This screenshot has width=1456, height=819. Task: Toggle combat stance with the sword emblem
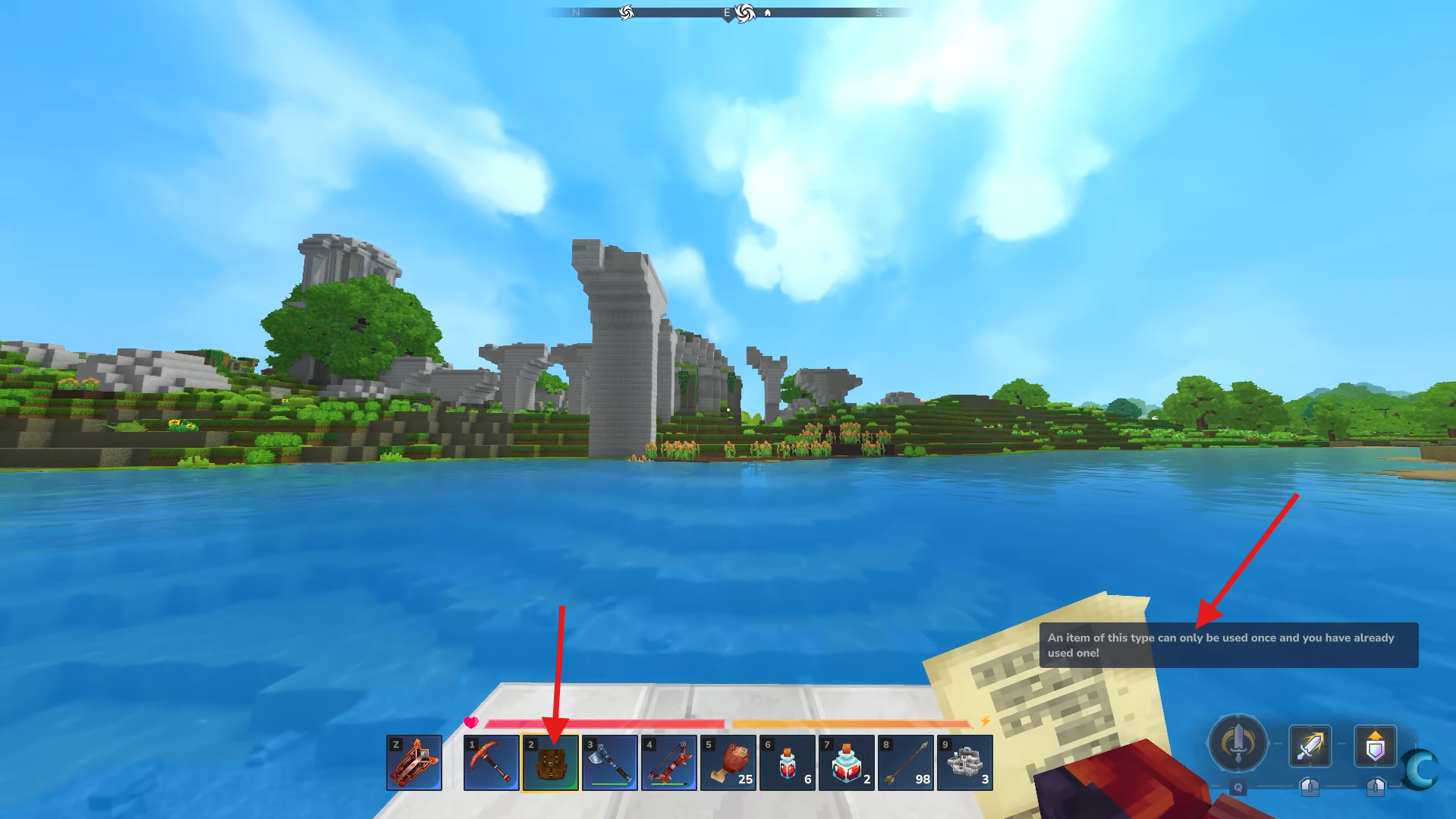(1237, 745)
